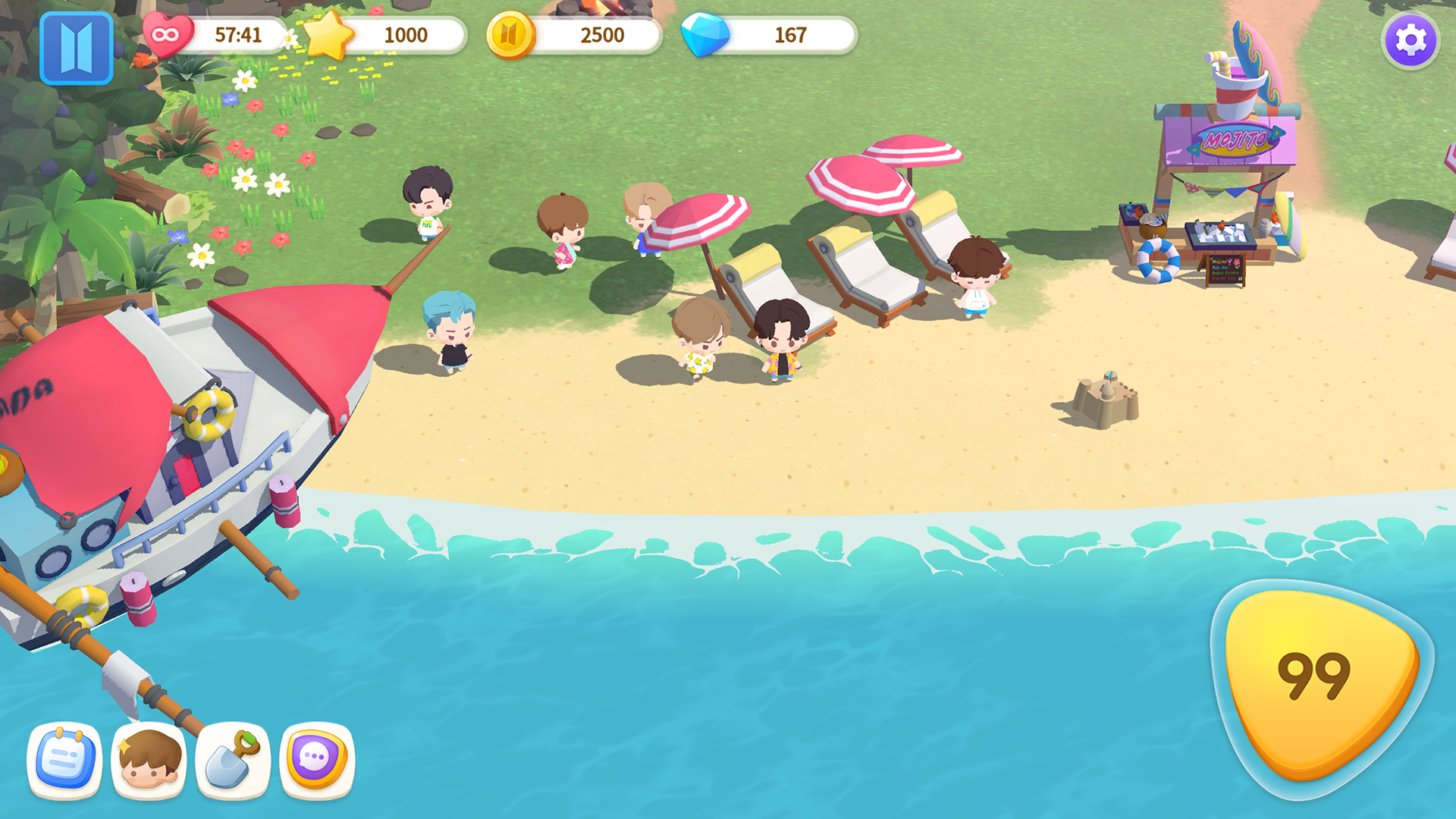Click the 57:41 lives timer display
The height and width of the screenshot is (819, 1456).
pyautogui.click(x=238, y=34)
